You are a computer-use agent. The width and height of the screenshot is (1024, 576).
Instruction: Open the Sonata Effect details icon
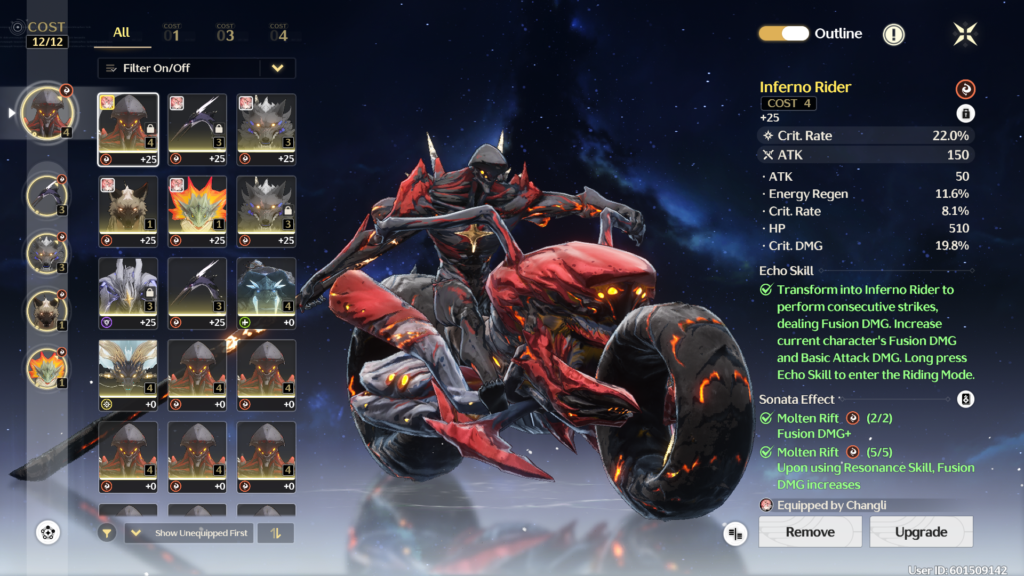tap(966, 399)
